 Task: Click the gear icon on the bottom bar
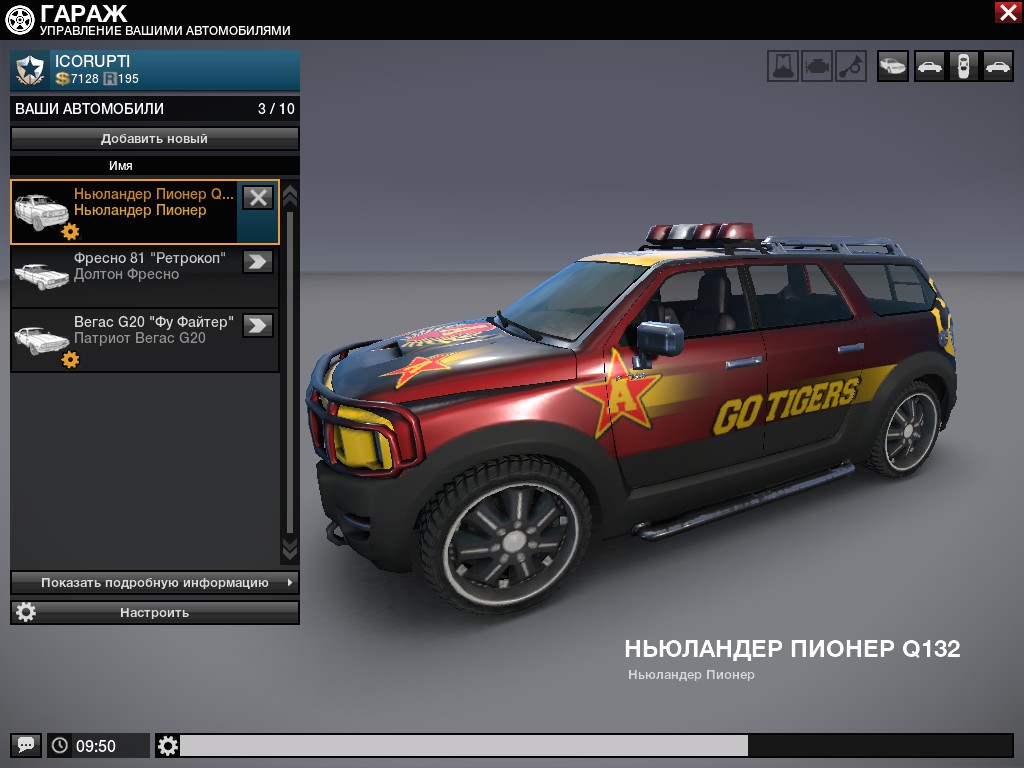(x=168, y=745)
